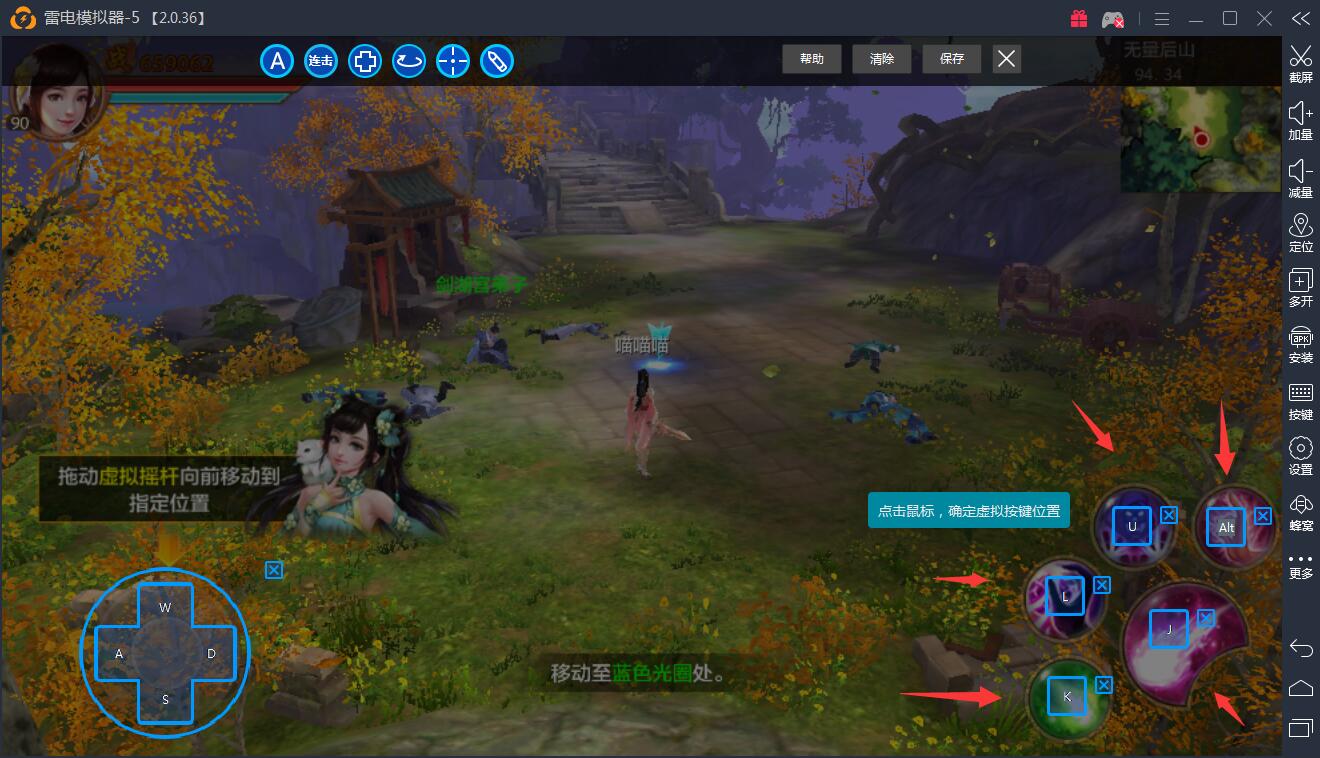Trigger the purple skill marked L
The height and width of the screenshot is (758, 1320).
point(1065,597)
